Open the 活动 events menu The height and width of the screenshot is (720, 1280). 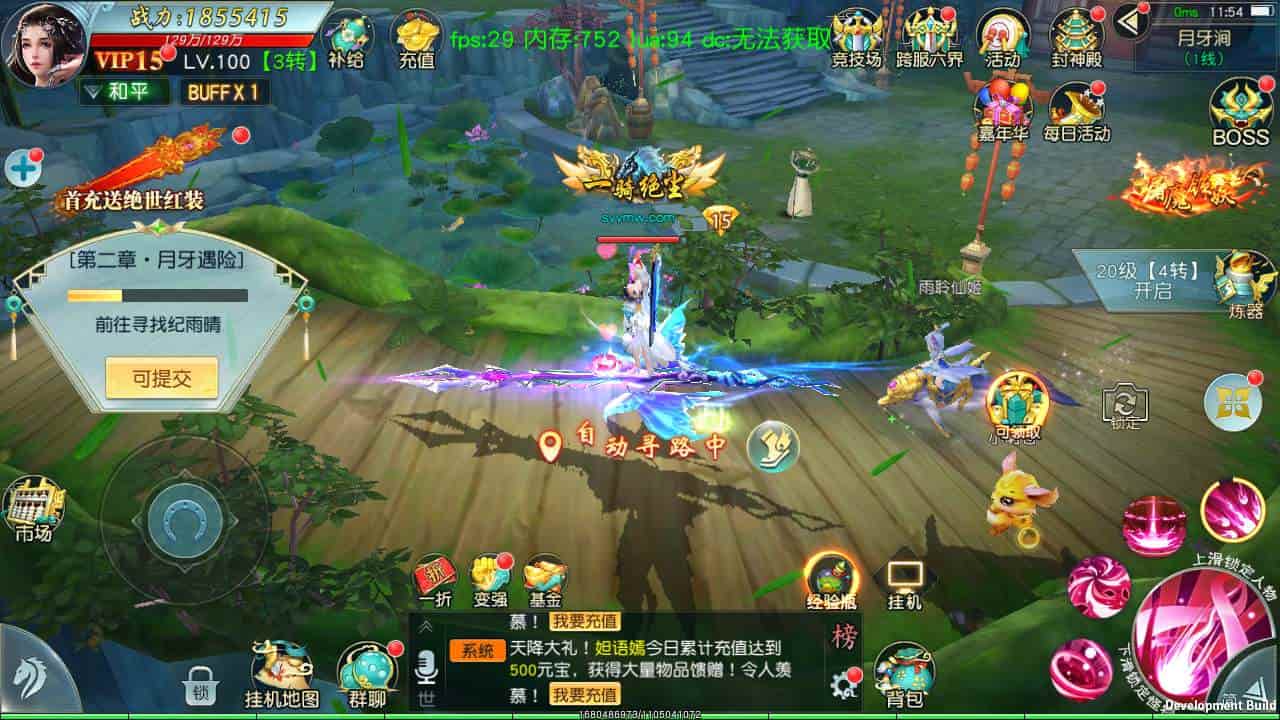pyautogui.click(x=1001, y=36)
